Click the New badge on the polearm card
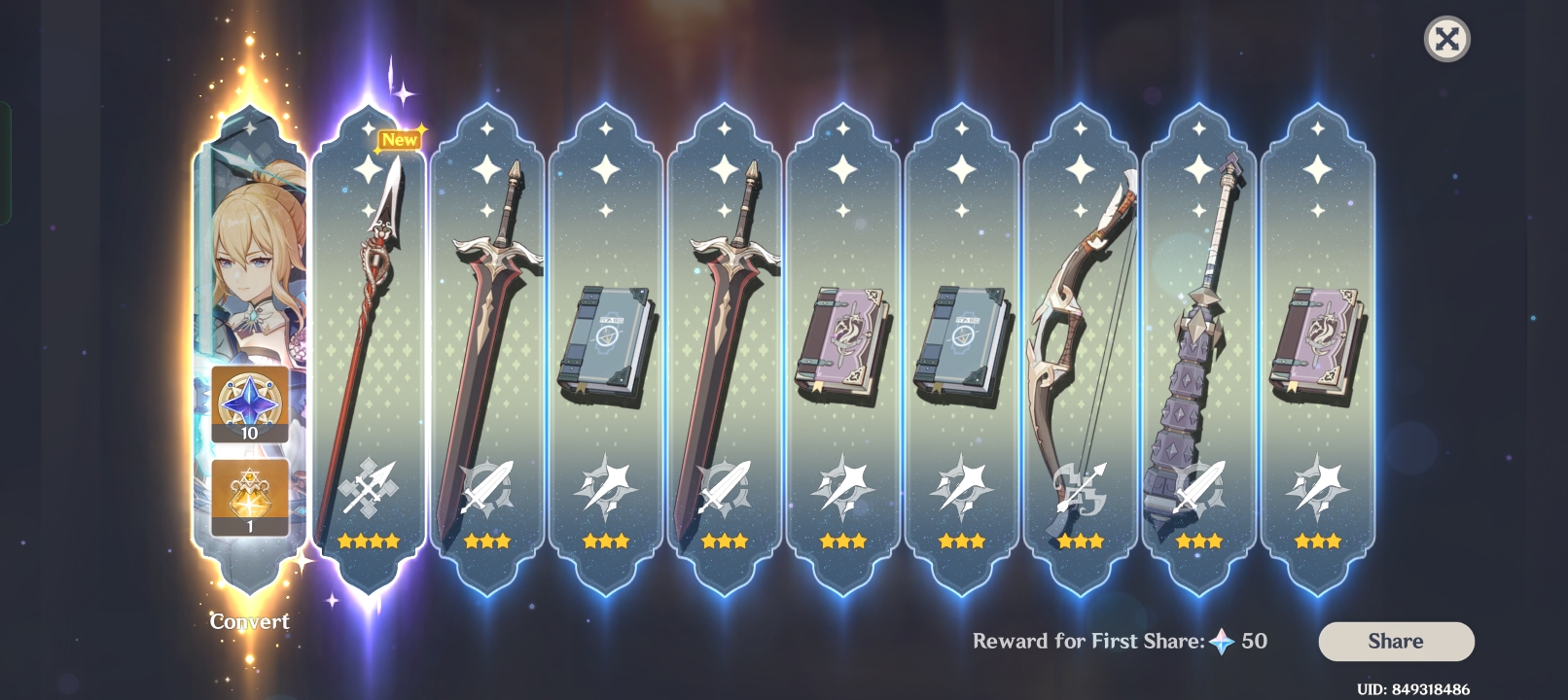 (400, 139)
